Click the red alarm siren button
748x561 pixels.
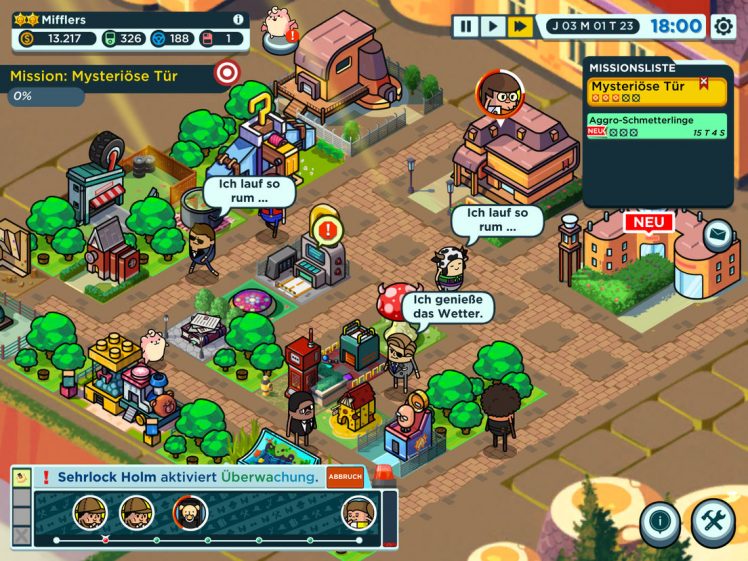(383, 474)
